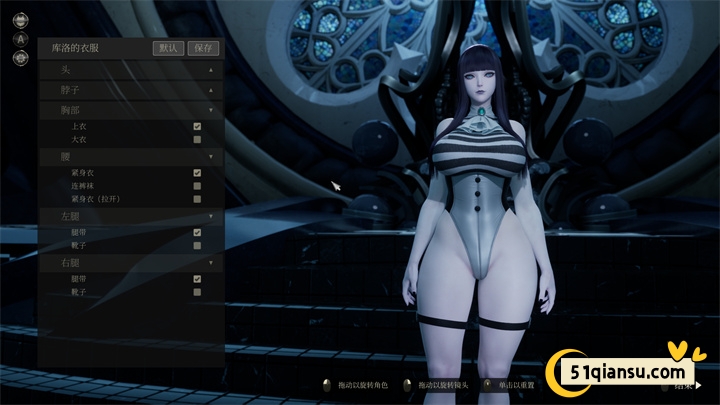This screenshot has height=405, width=720.
Task: Tick the 连裤袜 (Pantyhose) checkbox
Action: pos(197,186)
